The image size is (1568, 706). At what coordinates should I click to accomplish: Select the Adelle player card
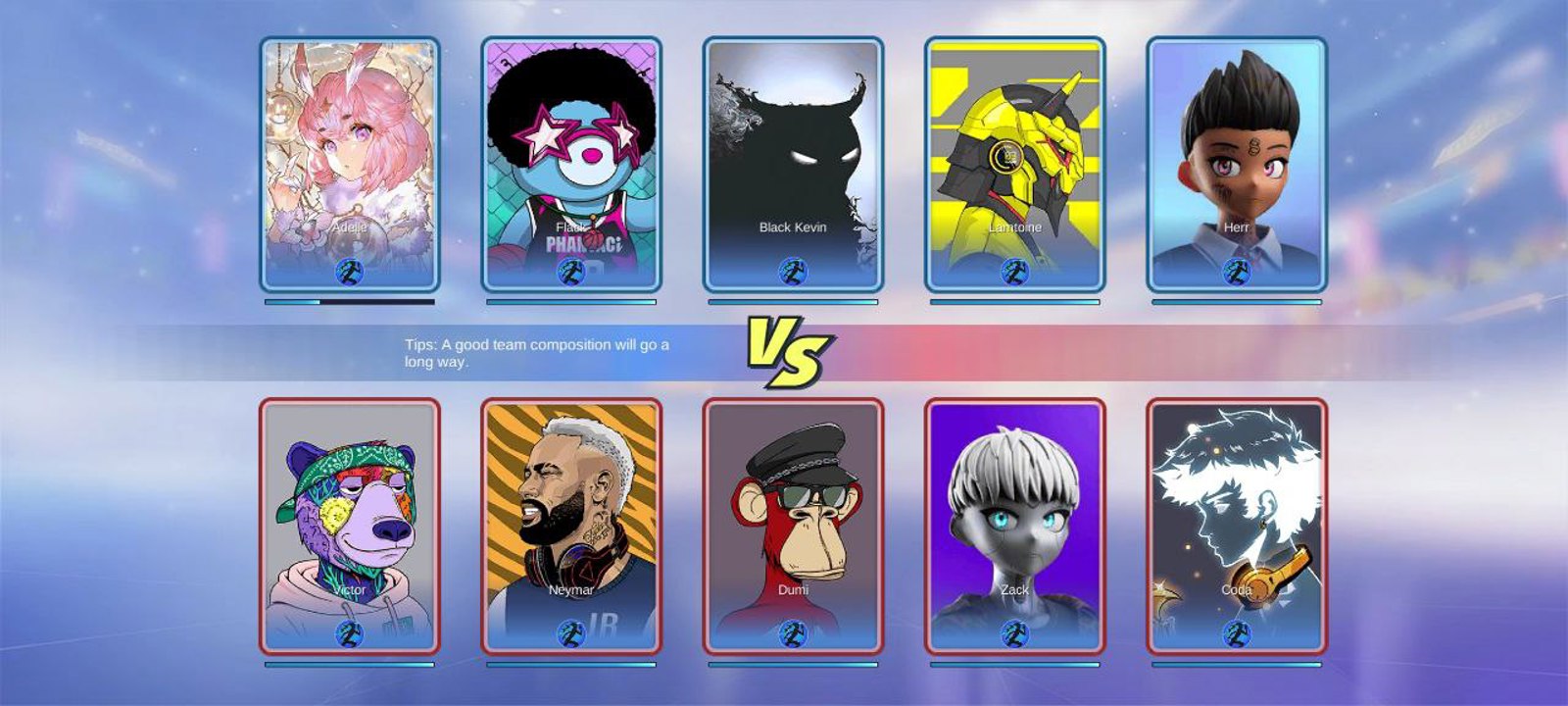click(x=350, y=165)
